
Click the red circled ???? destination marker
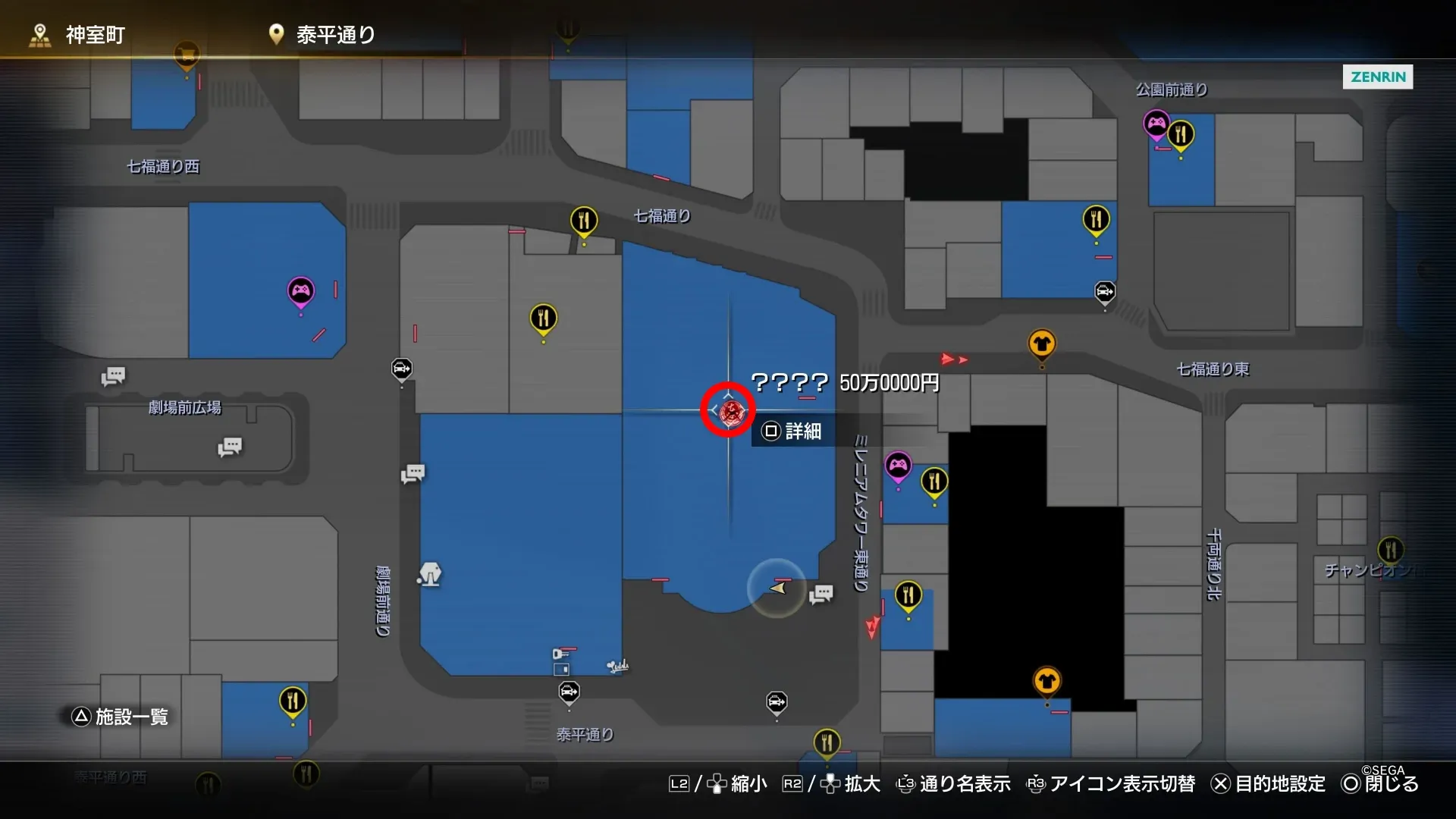(726, 409)
